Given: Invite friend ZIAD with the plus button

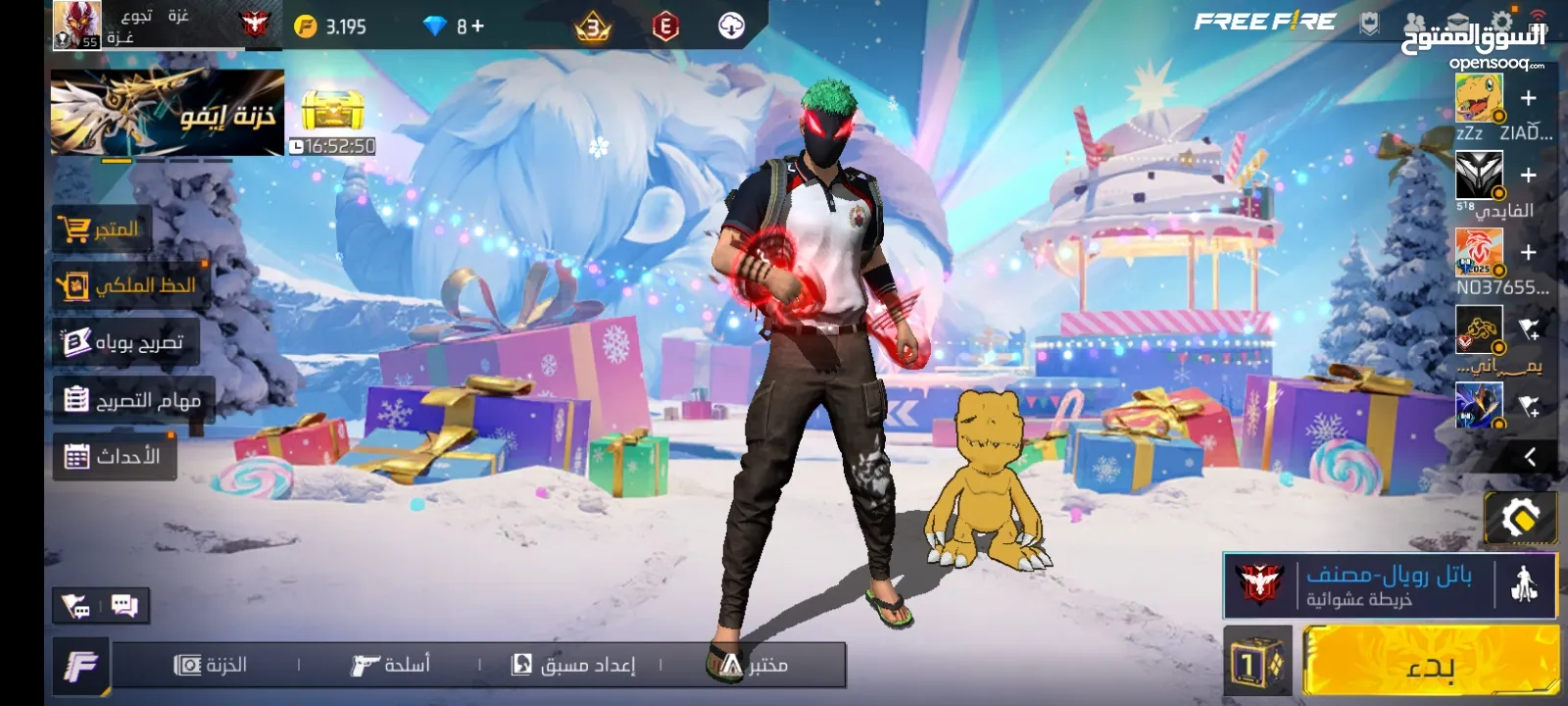Looking at the screenshot, I should click(x=1528, y=98).
